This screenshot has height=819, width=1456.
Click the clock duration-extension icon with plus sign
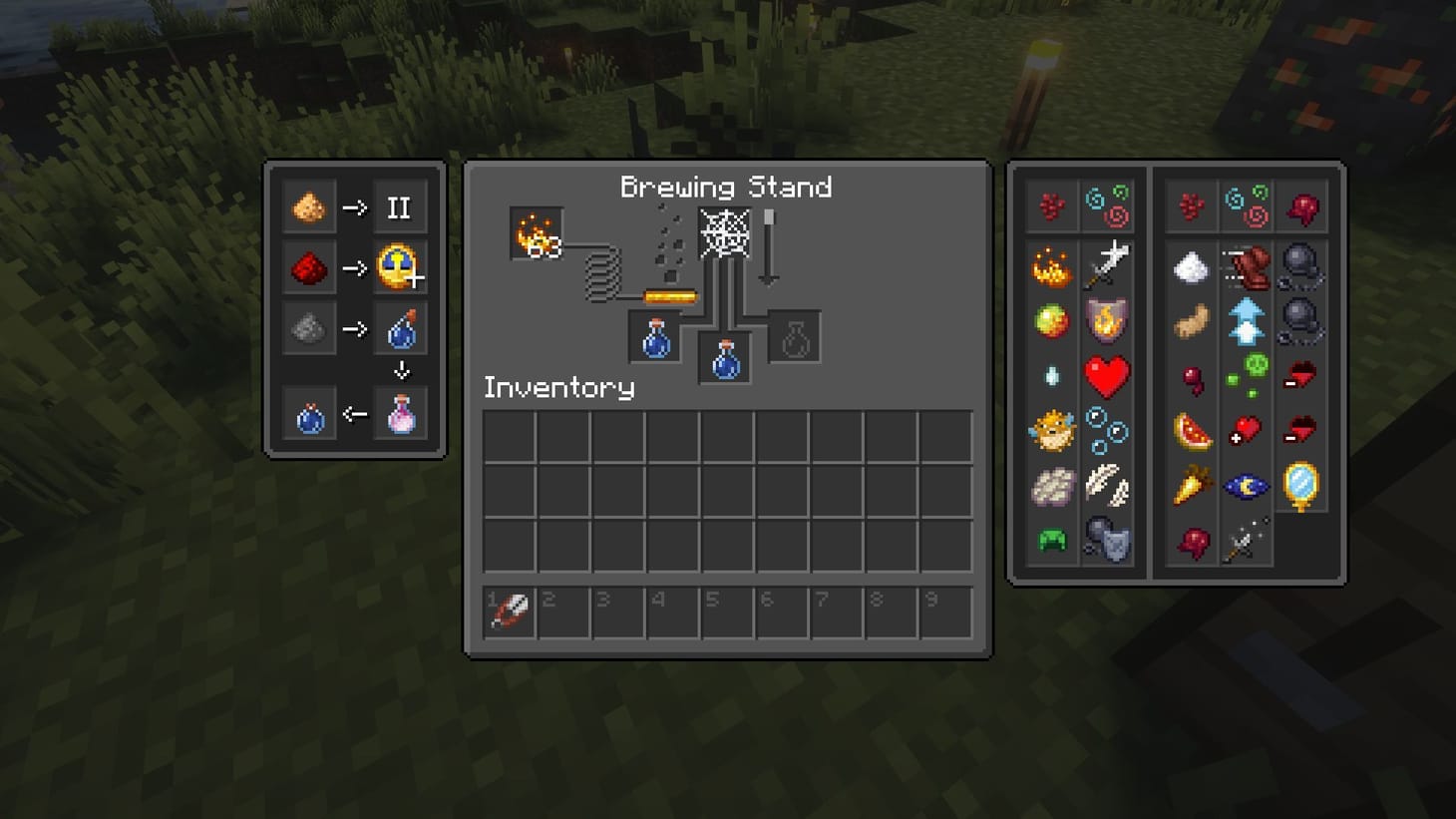(x=400, y=267)
